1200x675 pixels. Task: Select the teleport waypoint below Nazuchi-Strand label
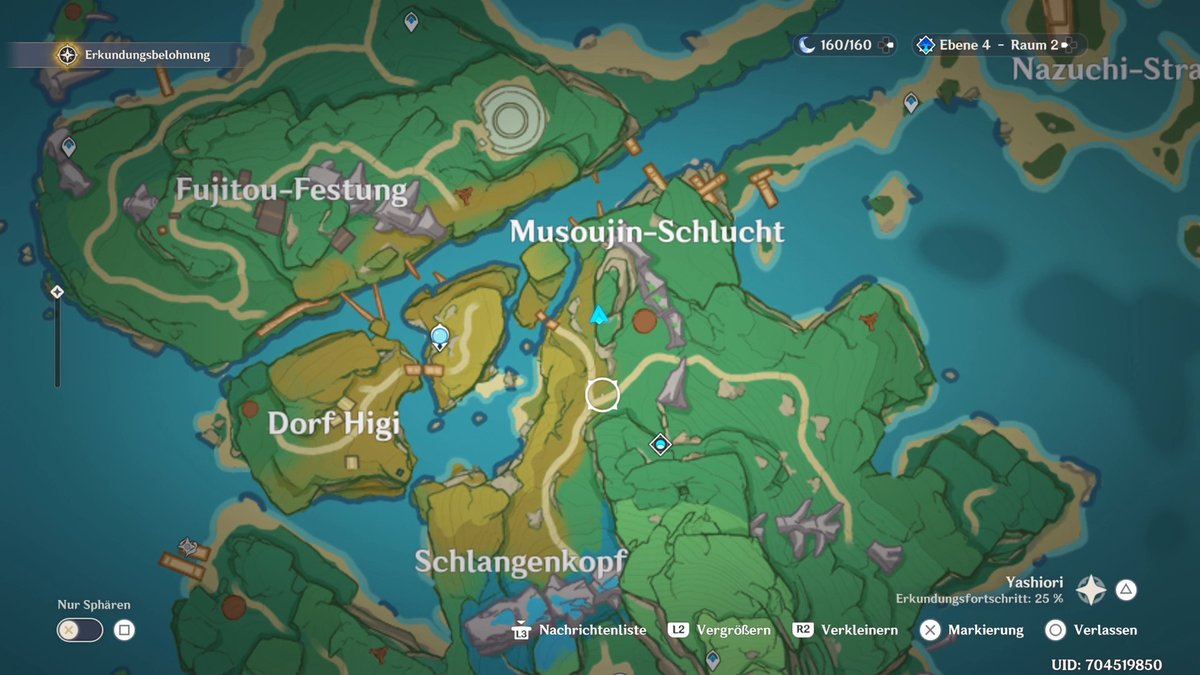coord(911,102)
